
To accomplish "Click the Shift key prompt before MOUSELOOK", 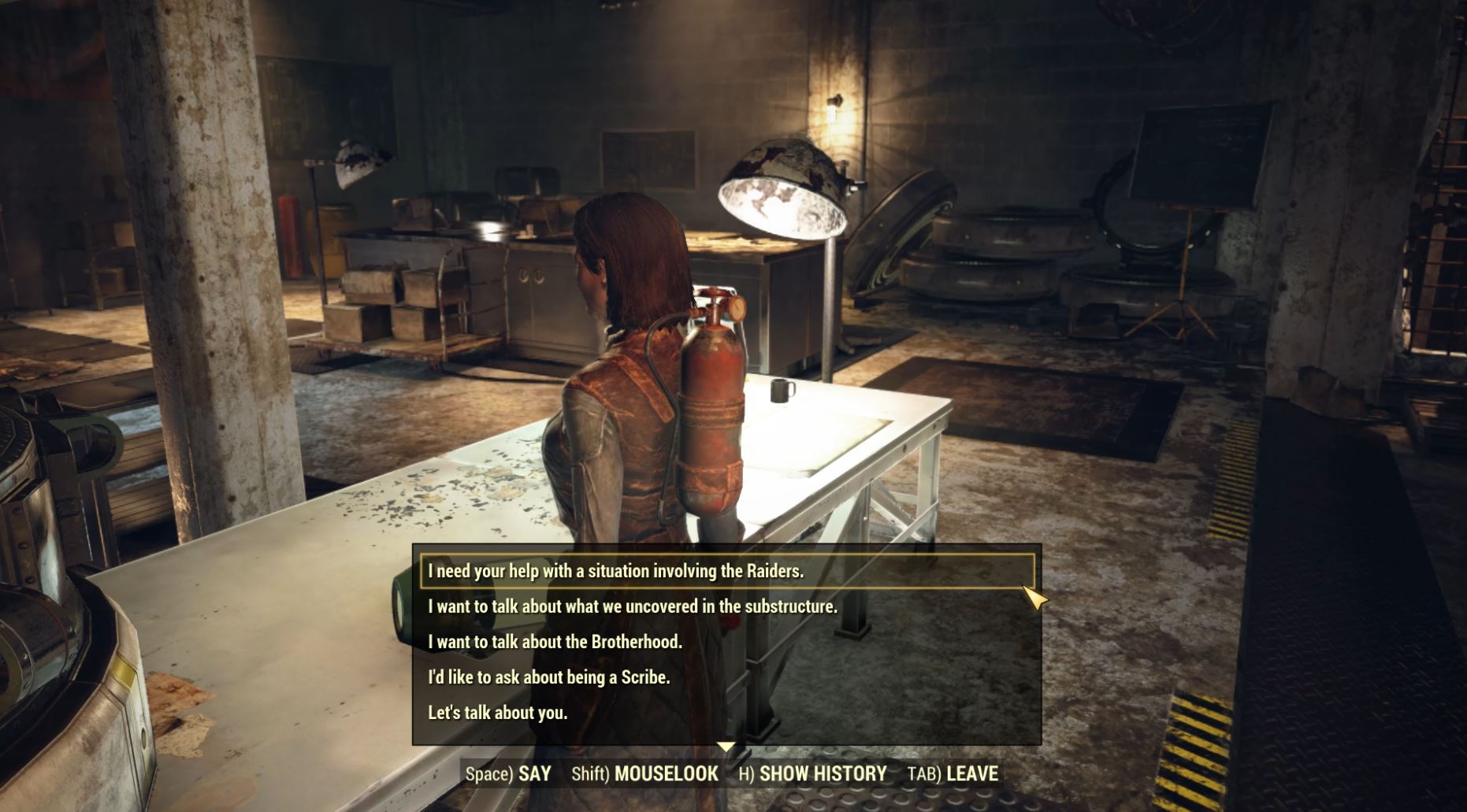I will tap(589, 774).
